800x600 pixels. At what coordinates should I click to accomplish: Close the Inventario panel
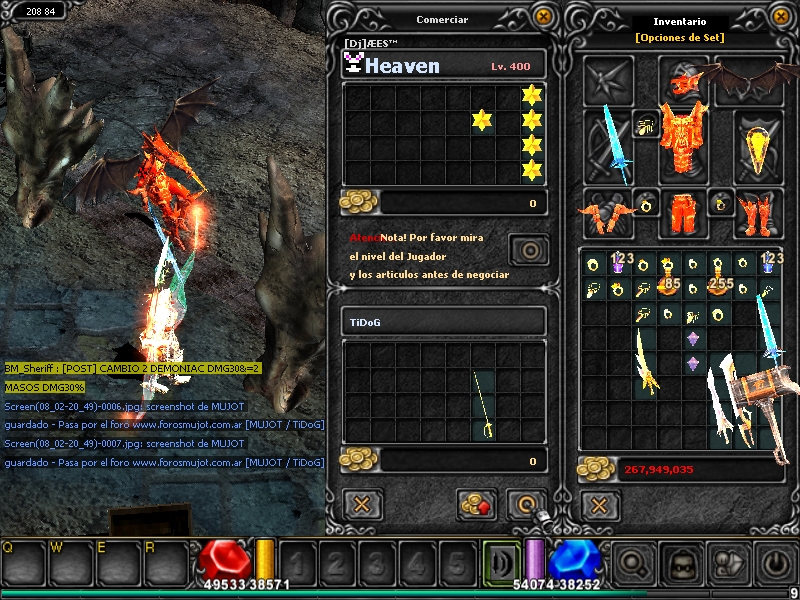[x=783, y=17]
